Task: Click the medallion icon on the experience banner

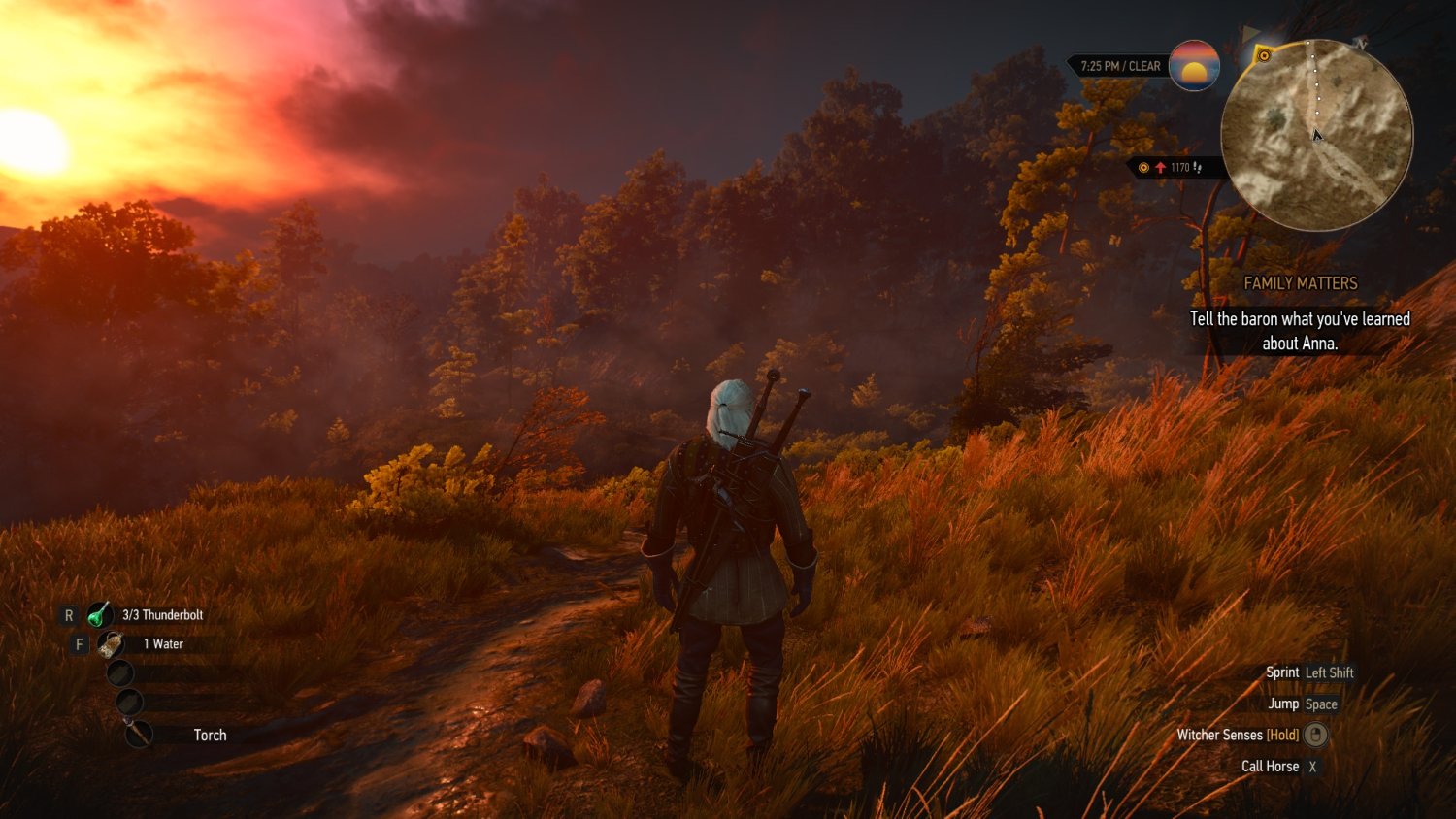Action: click(1143, 167)
